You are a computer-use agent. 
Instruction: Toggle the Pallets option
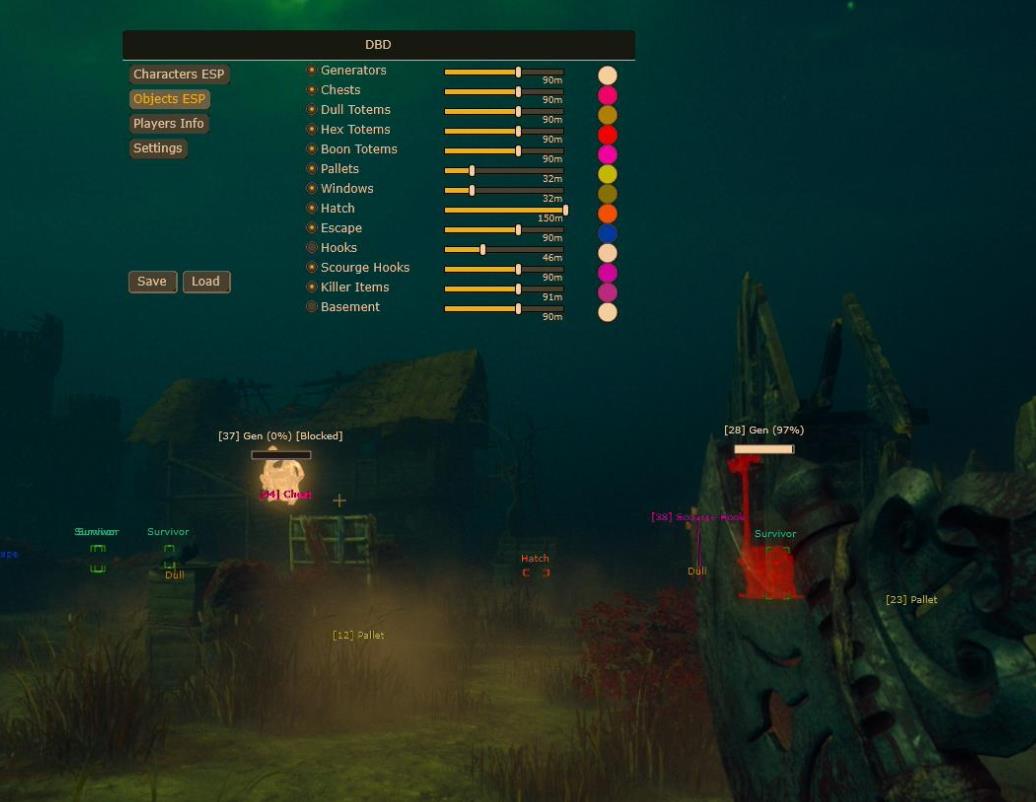click(312, 169)
